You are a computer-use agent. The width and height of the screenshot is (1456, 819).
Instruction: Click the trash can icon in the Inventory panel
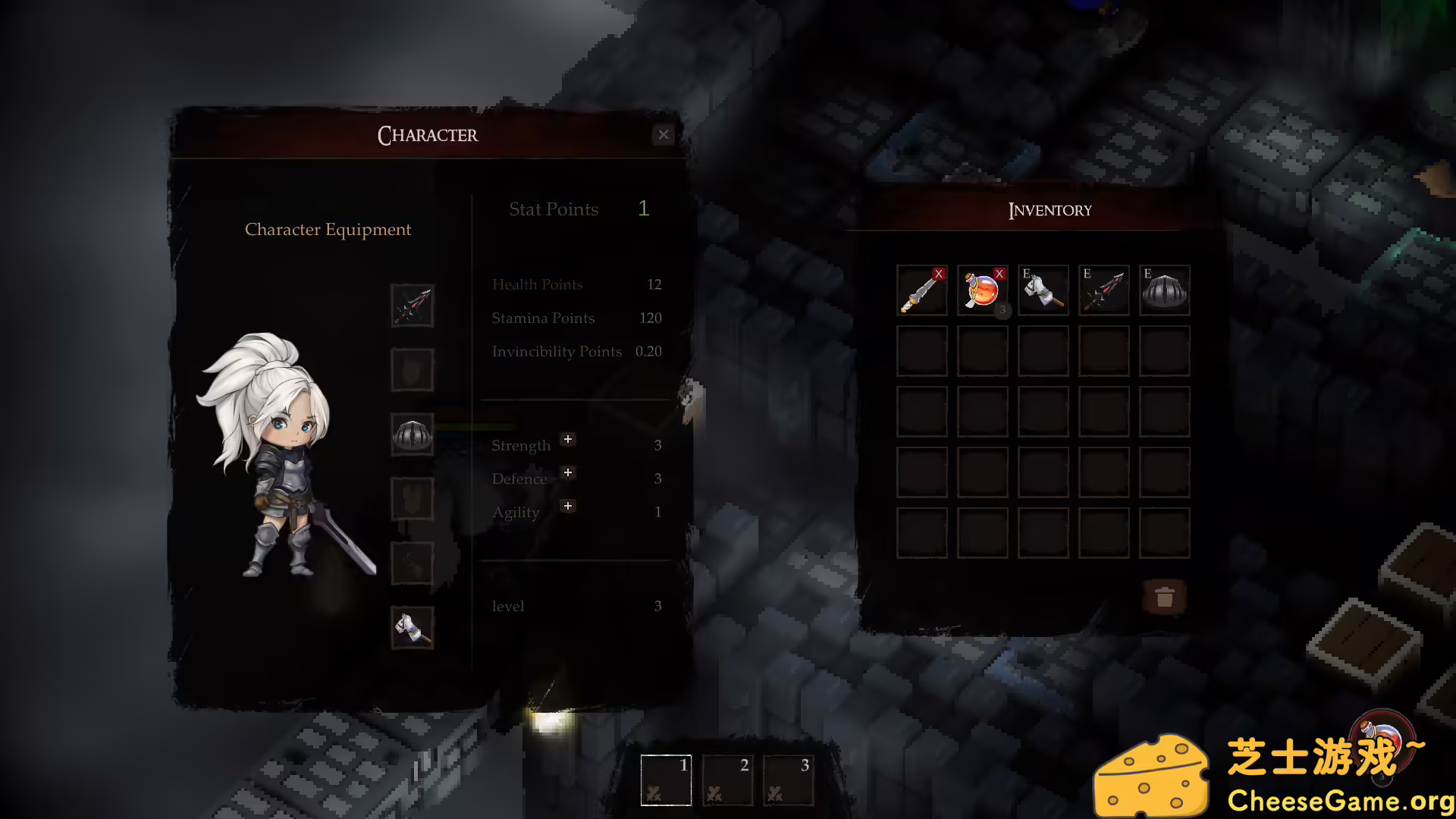coord(1166,598)
